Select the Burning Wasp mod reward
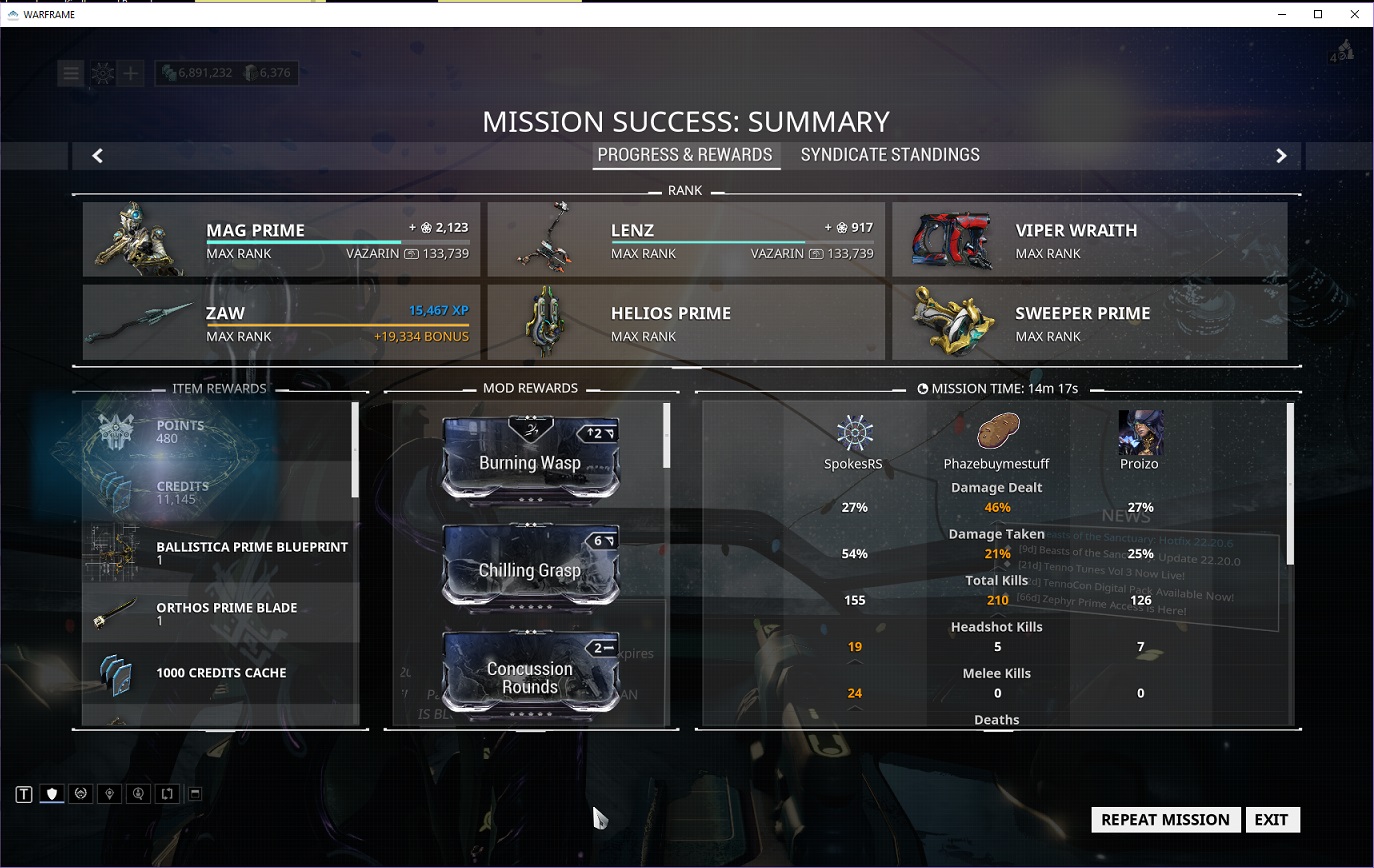The width and height of the screenshot is (1374, 868). tap(530, 460)
